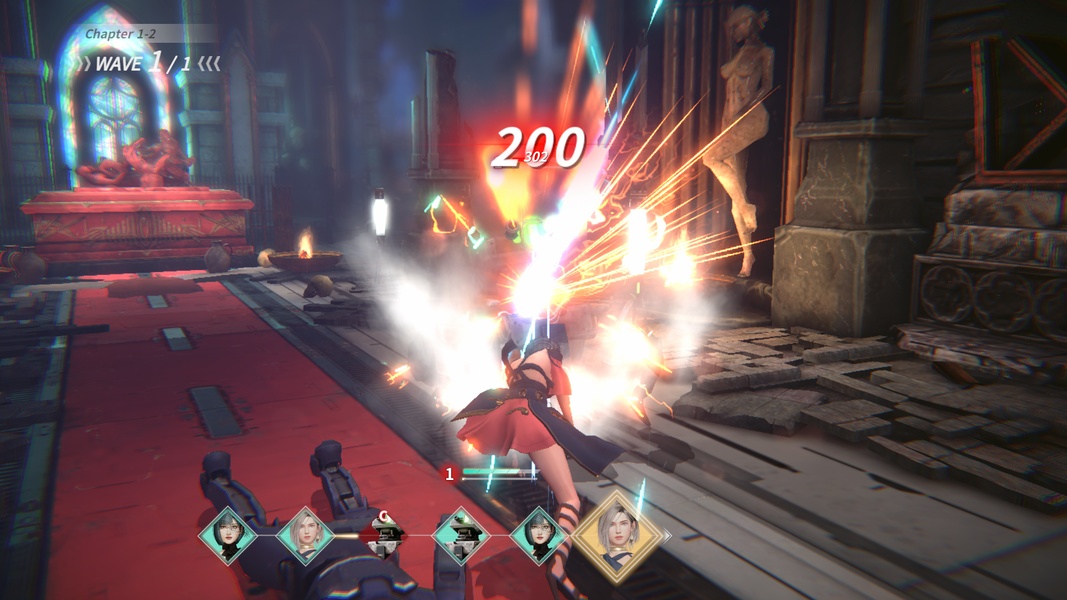
Task: Choose the red-framed robot enemy turn icon
Action: point(383,536)
